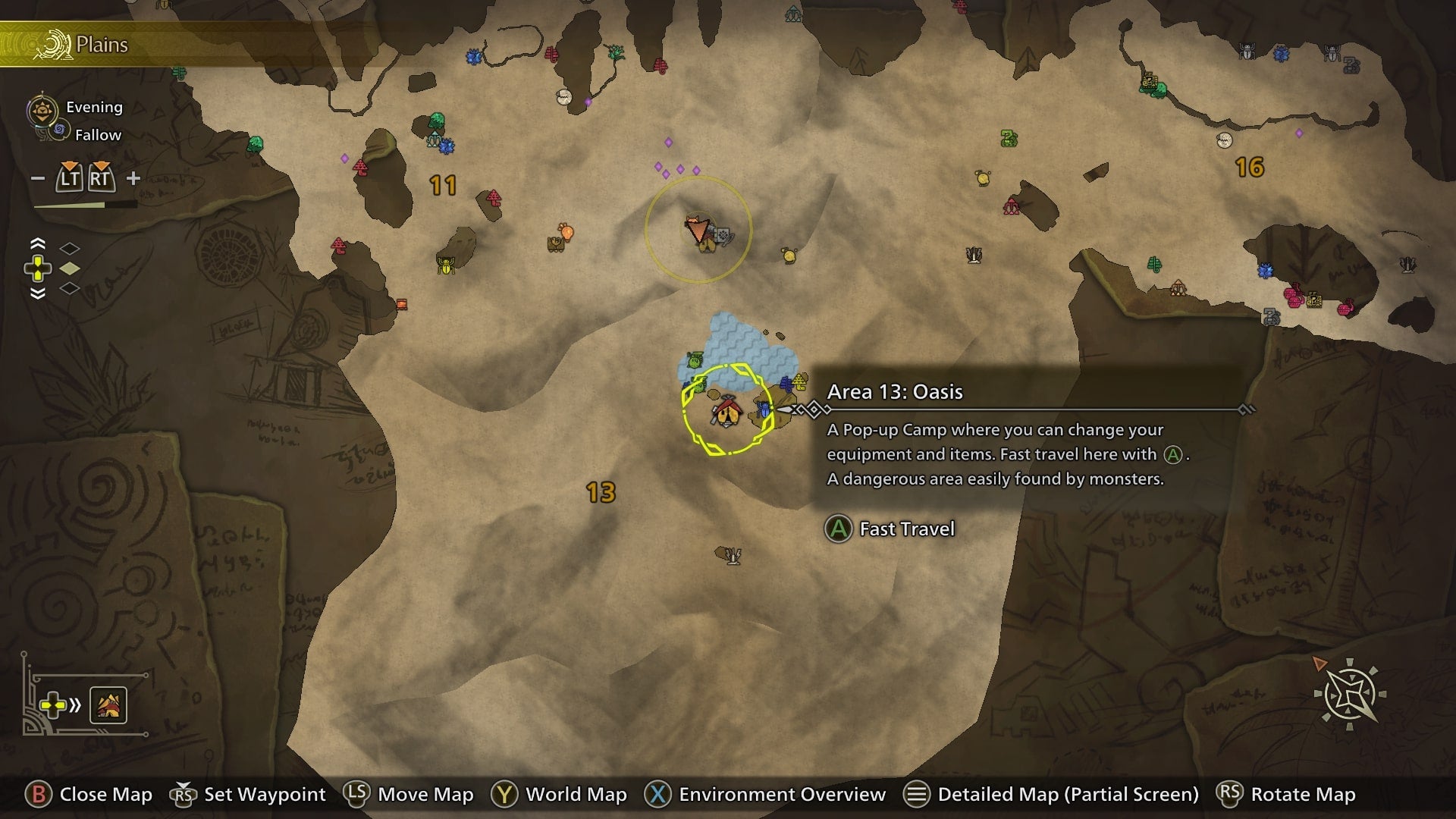Image resolution: width=1456 pixels, height=819 pixels.
Task: Select the highlighted middle map layer diamond
Action: (70, 268)
